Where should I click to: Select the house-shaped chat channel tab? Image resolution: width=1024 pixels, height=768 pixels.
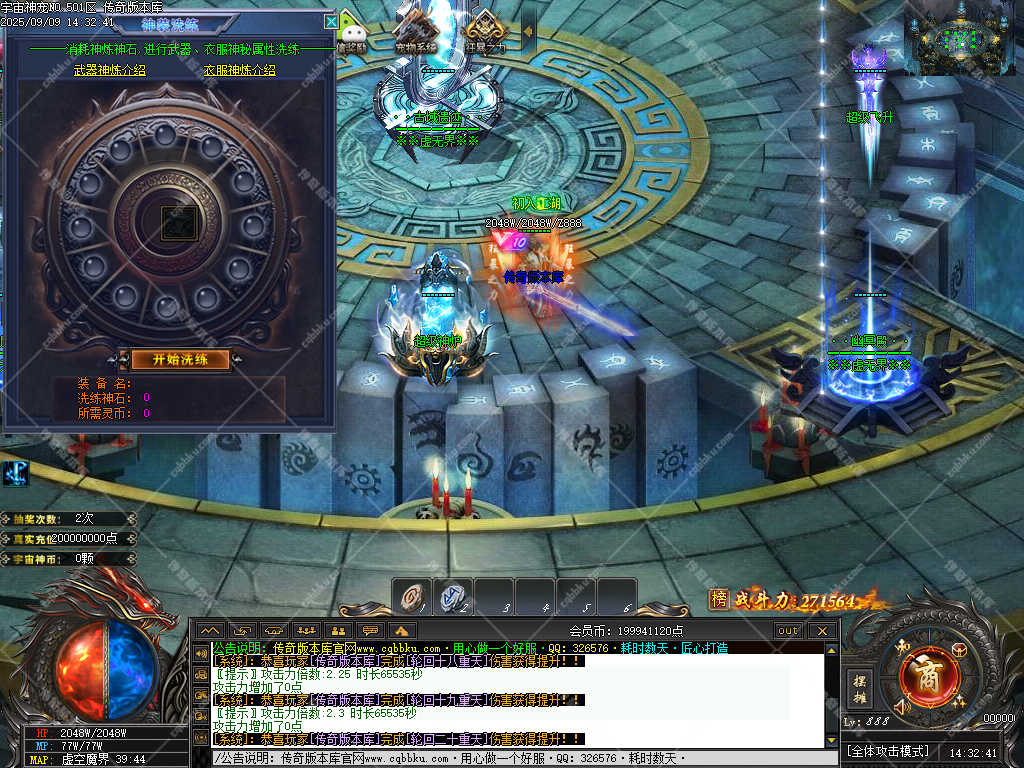click(401, 631)
